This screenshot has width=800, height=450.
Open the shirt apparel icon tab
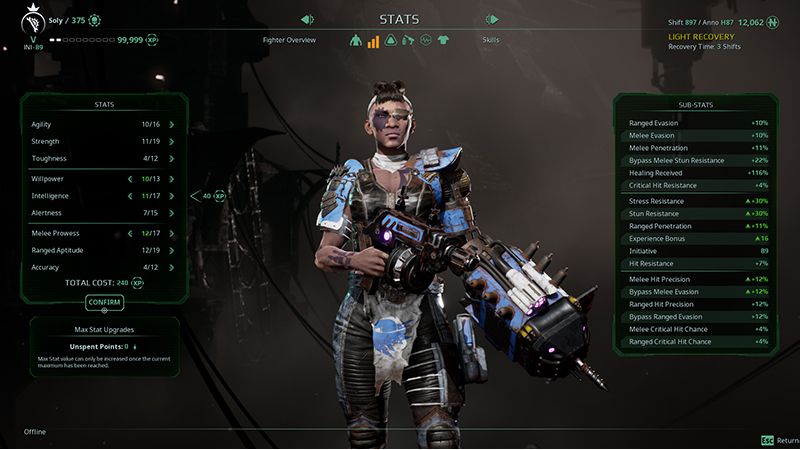[444, 41]
